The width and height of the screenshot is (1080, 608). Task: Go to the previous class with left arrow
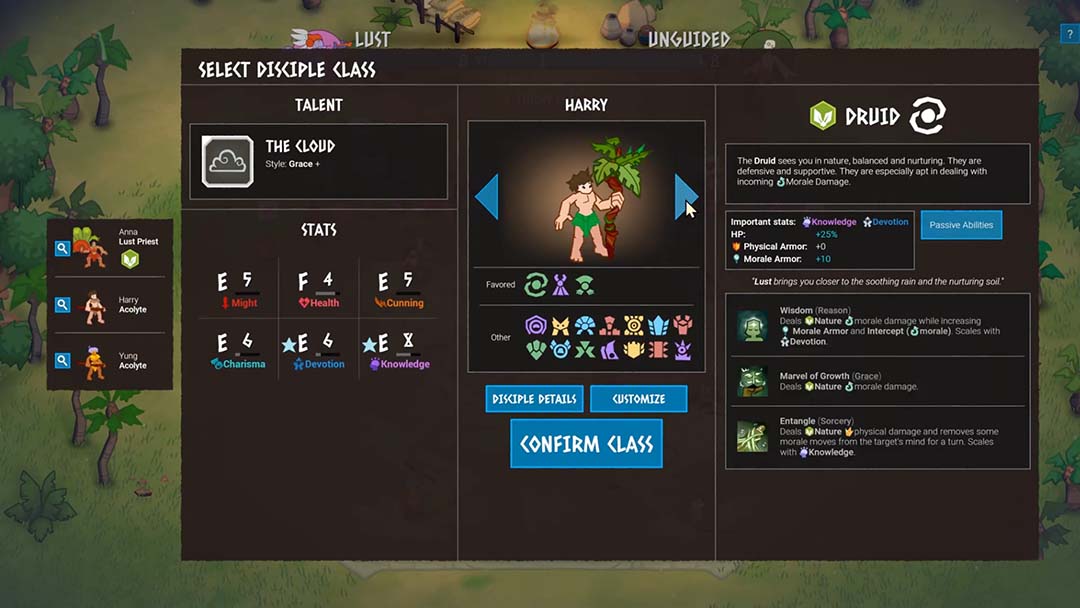[487, 196]
